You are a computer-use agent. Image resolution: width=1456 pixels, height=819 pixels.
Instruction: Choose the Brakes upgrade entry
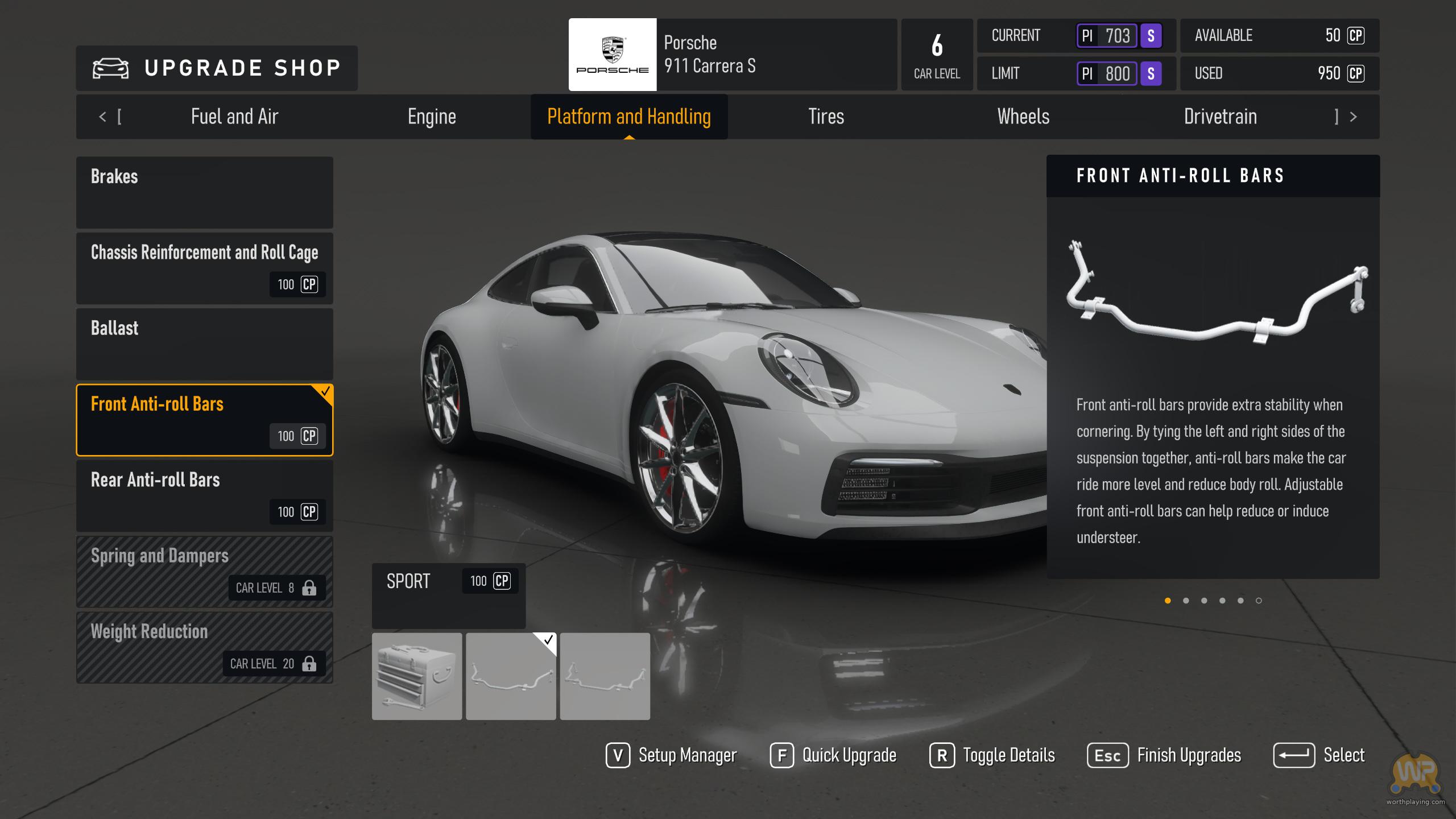(205, 192)
